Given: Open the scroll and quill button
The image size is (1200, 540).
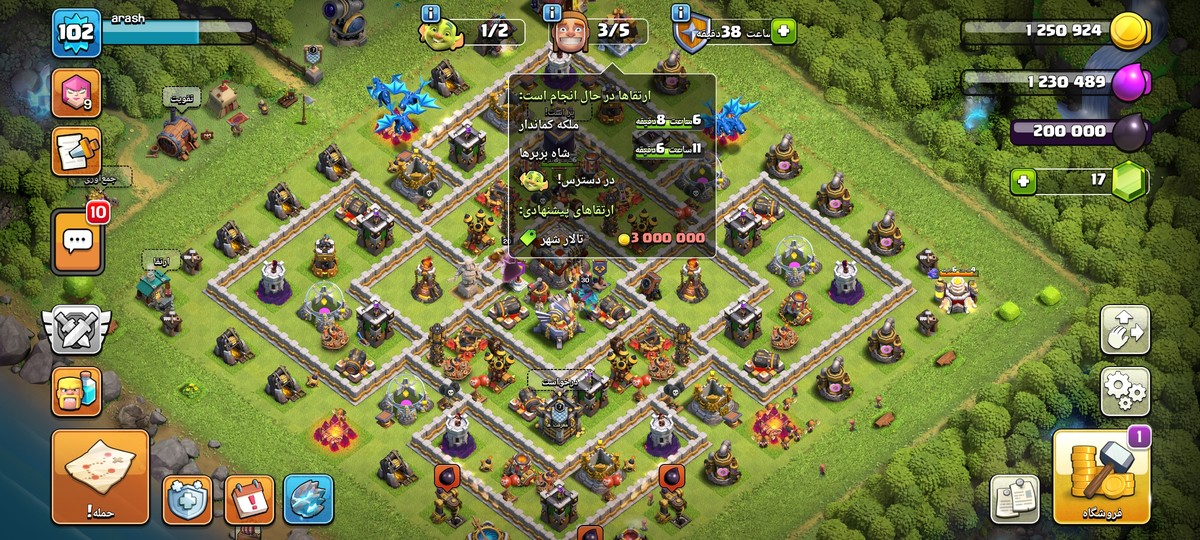Looking at the screenshot, I should click(x=76, y=155).
